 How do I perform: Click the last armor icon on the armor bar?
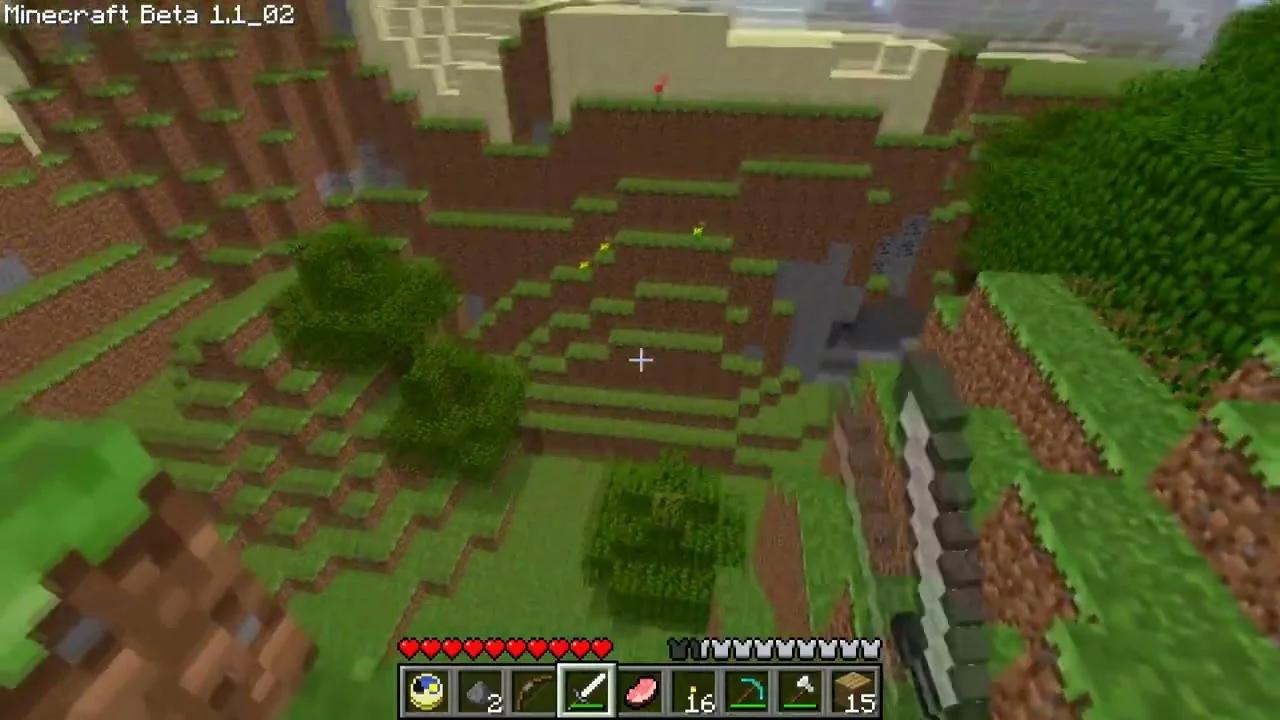(x=872, y=648)
